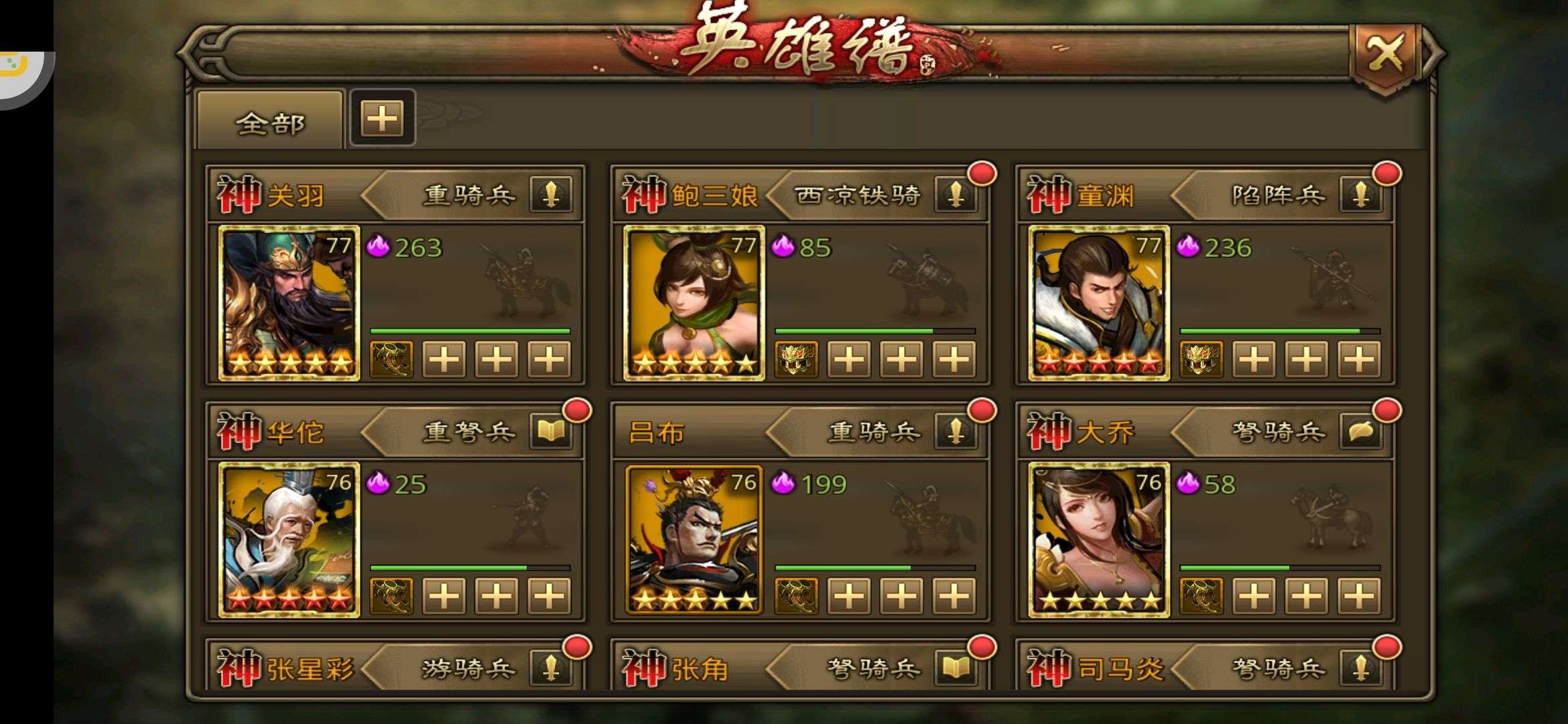This screenshot has height=724, width=1568.
Task: Tap the sword icon next to 关羽's 重骑兵 label
Action: pos(549,196)
